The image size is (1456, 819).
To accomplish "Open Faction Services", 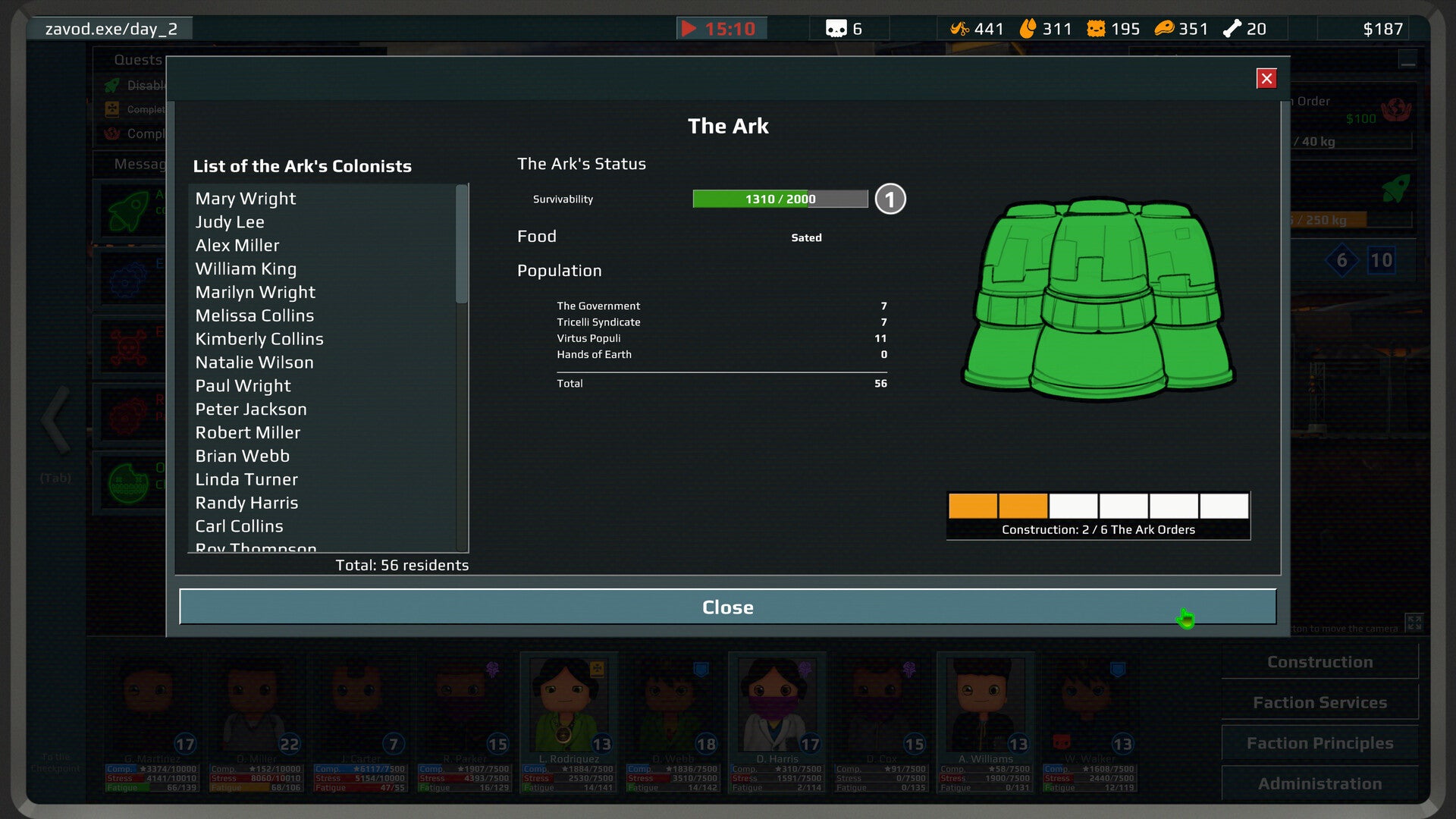I will (1319, 703).
